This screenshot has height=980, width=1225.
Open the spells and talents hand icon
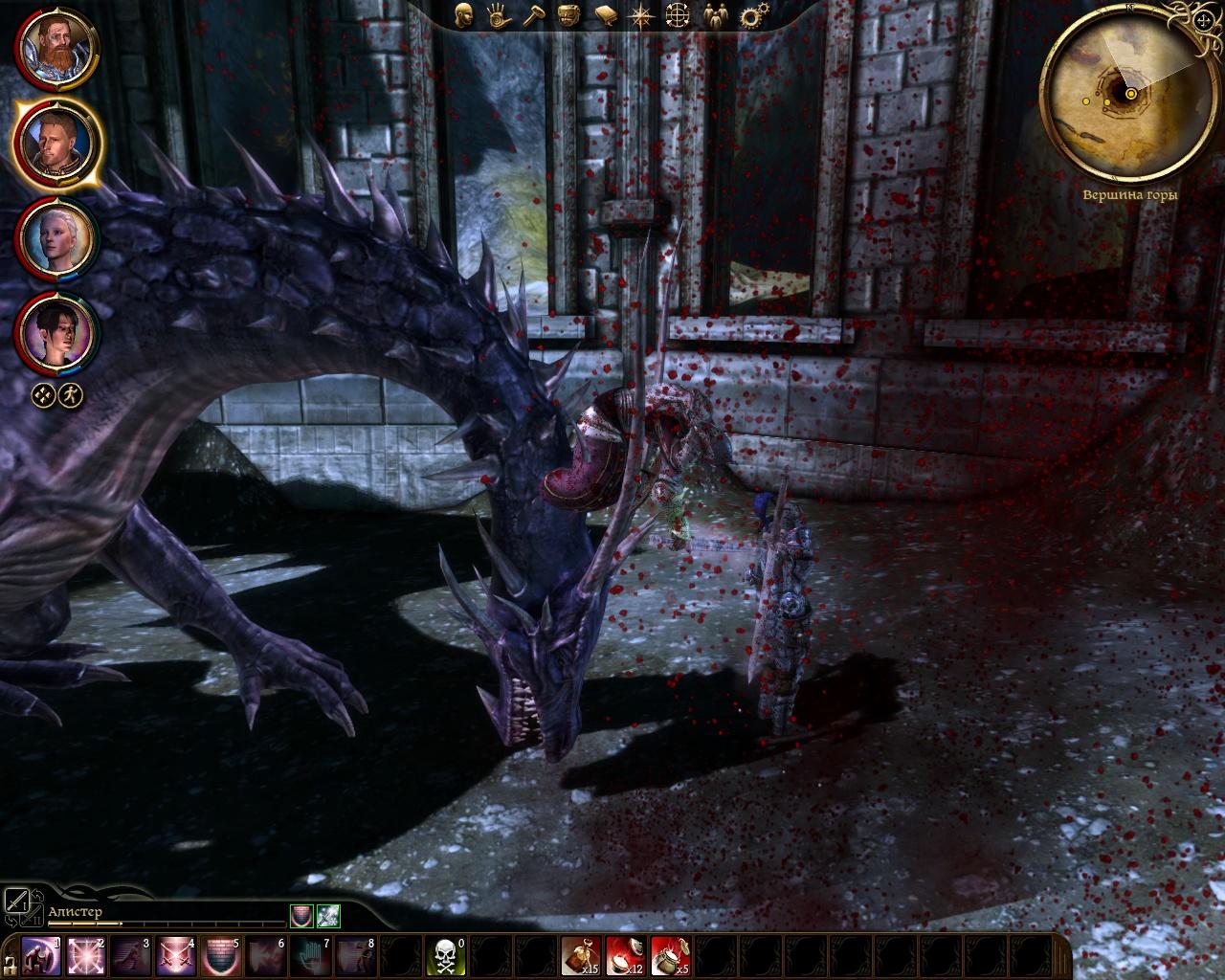pos(497,14)
